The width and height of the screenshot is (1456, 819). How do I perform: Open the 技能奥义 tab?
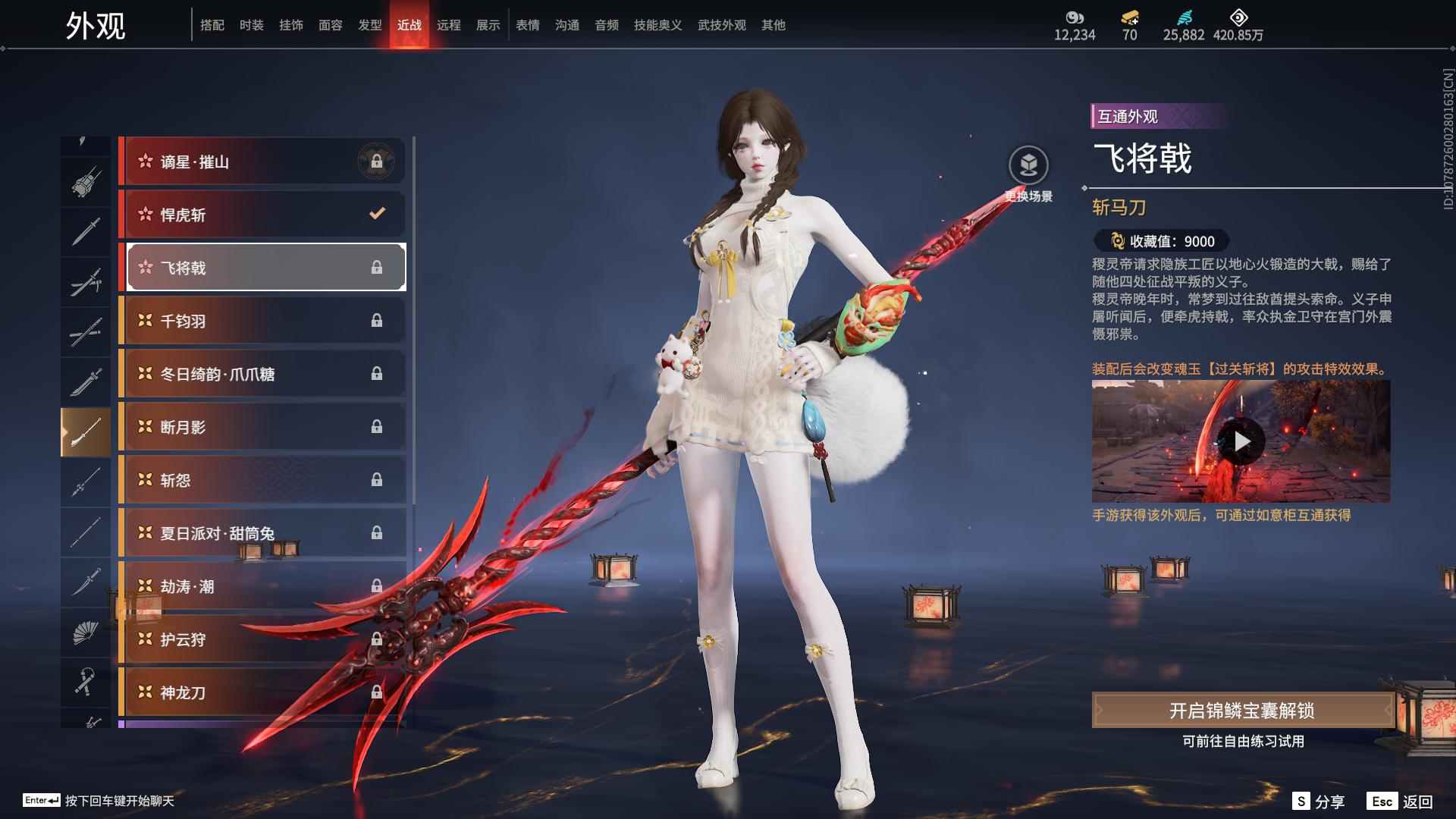[x=657, y=25]
